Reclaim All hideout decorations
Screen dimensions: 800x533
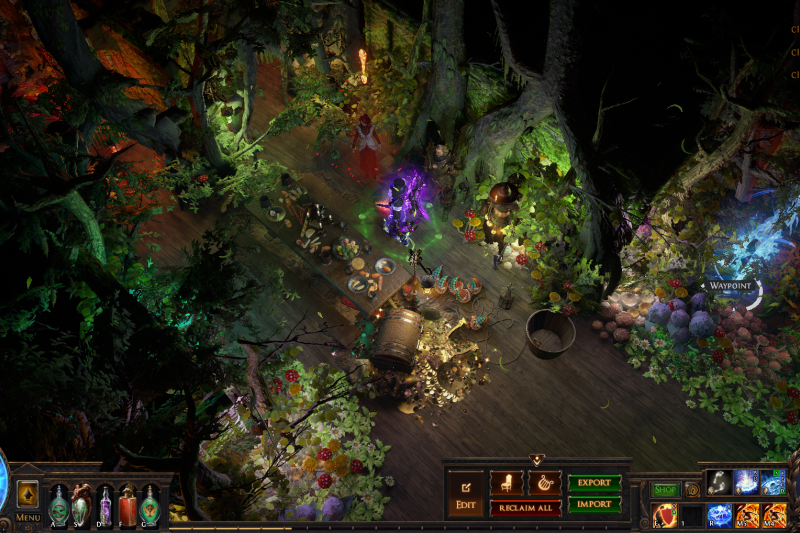pyautogui.click(x=525, y=508)
